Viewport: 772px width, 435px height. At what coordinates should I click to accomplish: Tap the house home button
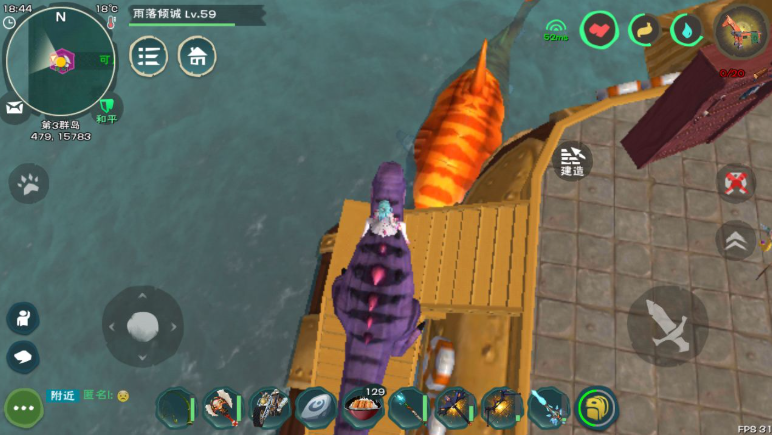[x=197, y=56]
